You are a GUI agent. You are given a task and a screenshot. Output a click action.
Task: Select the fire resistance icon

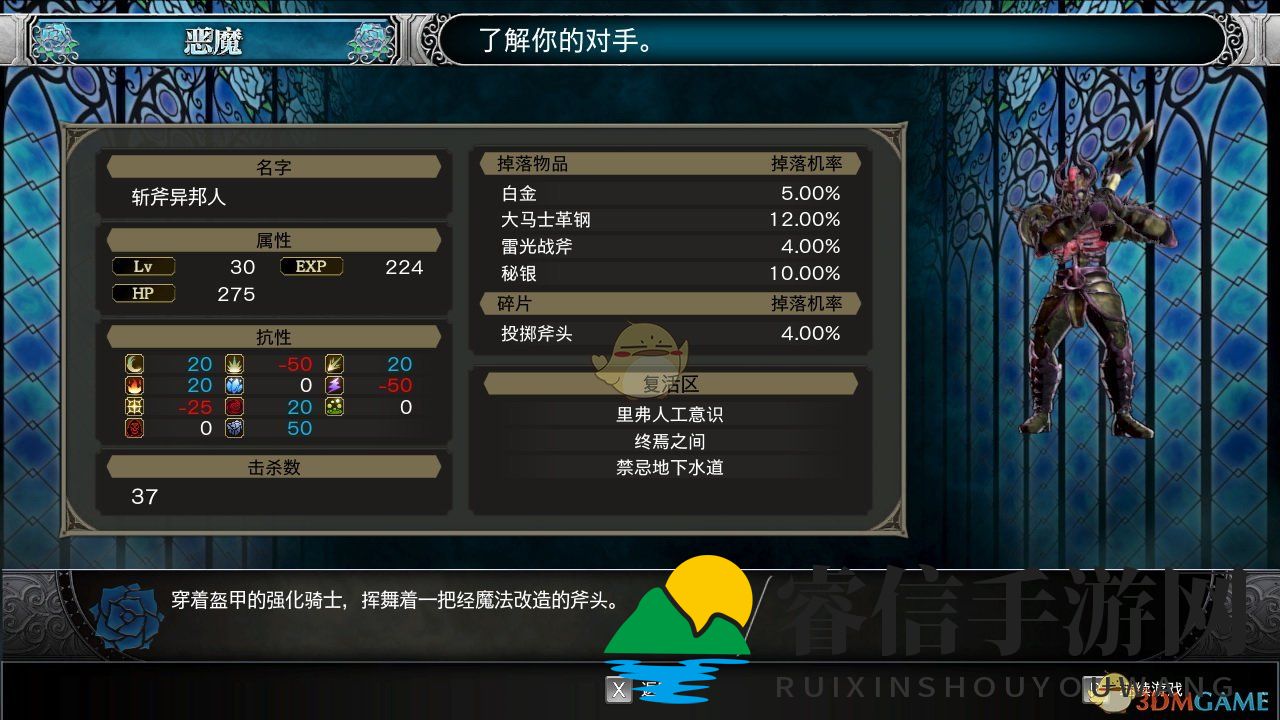click(133, 385)
